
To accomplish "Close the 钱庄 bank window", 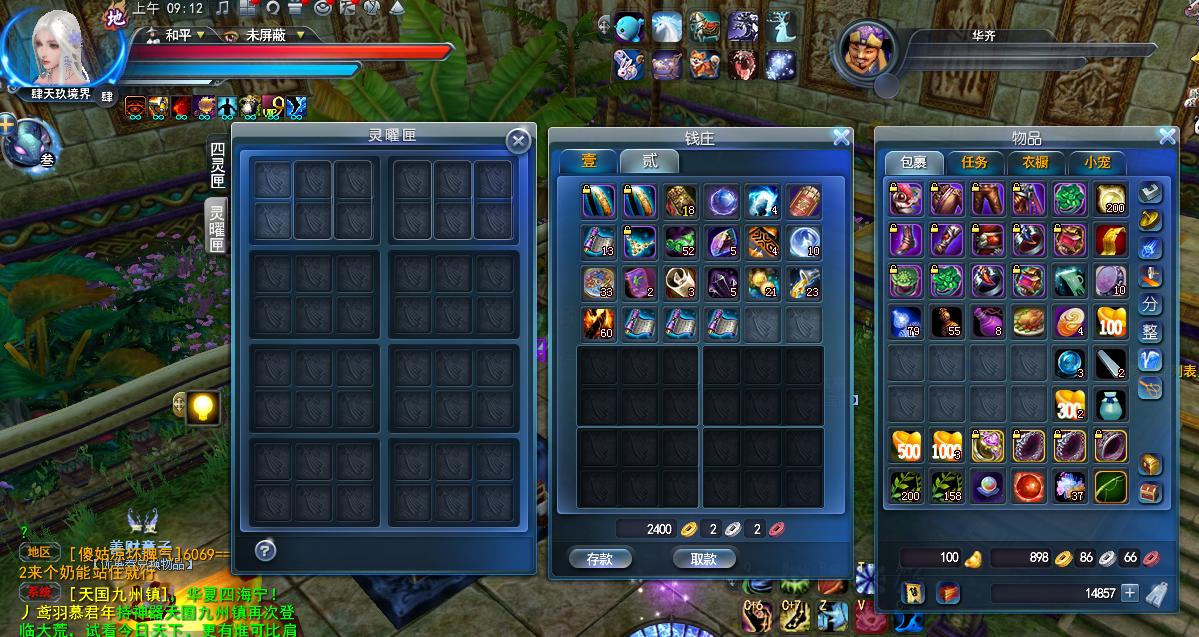I will (x=841, y=137).
